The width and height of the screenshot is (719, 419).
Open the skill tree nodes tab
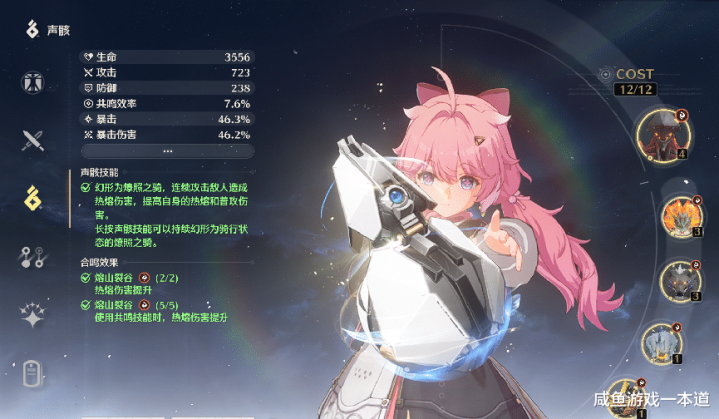click(33, 257)
